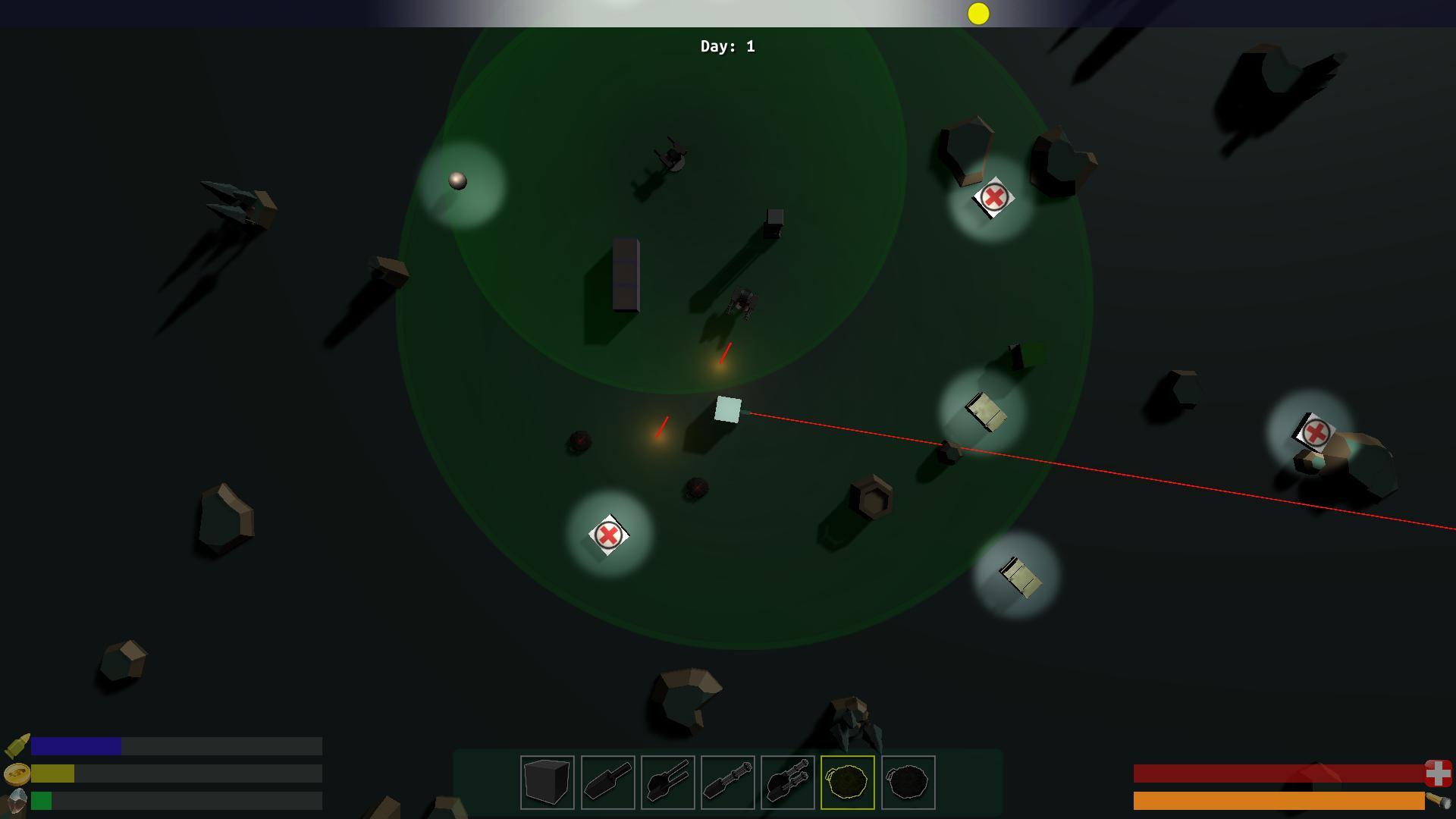
Task: Equip the suppressed rifle in the fourth hotbar slot
Action: click(x=729, y=782)
